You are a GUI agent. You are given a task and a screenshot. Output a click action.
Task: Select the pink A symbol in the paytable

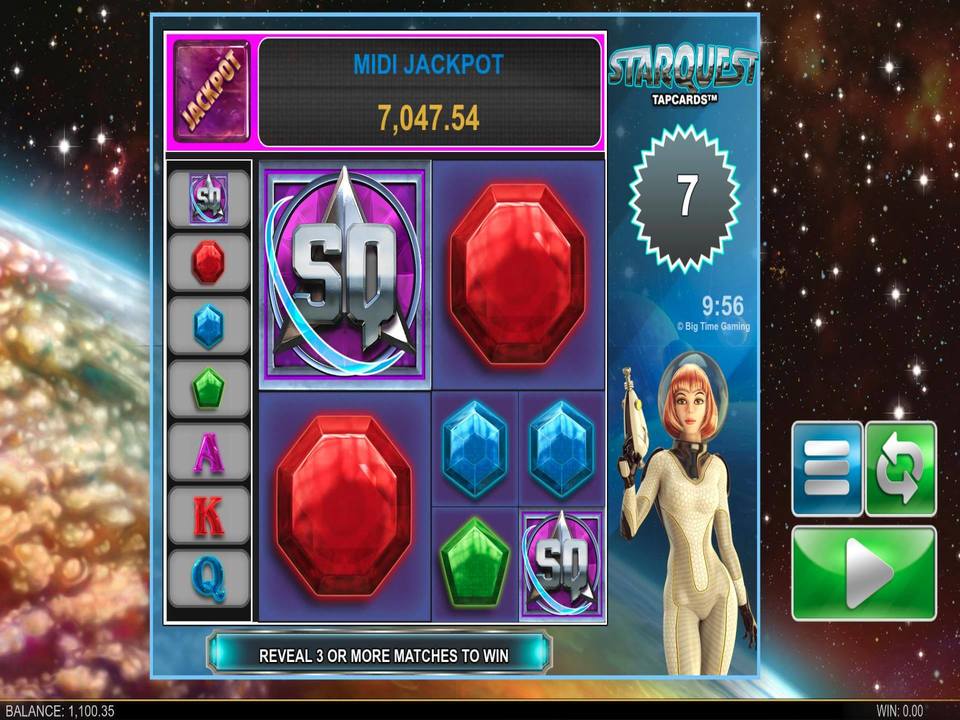(208, 453)
